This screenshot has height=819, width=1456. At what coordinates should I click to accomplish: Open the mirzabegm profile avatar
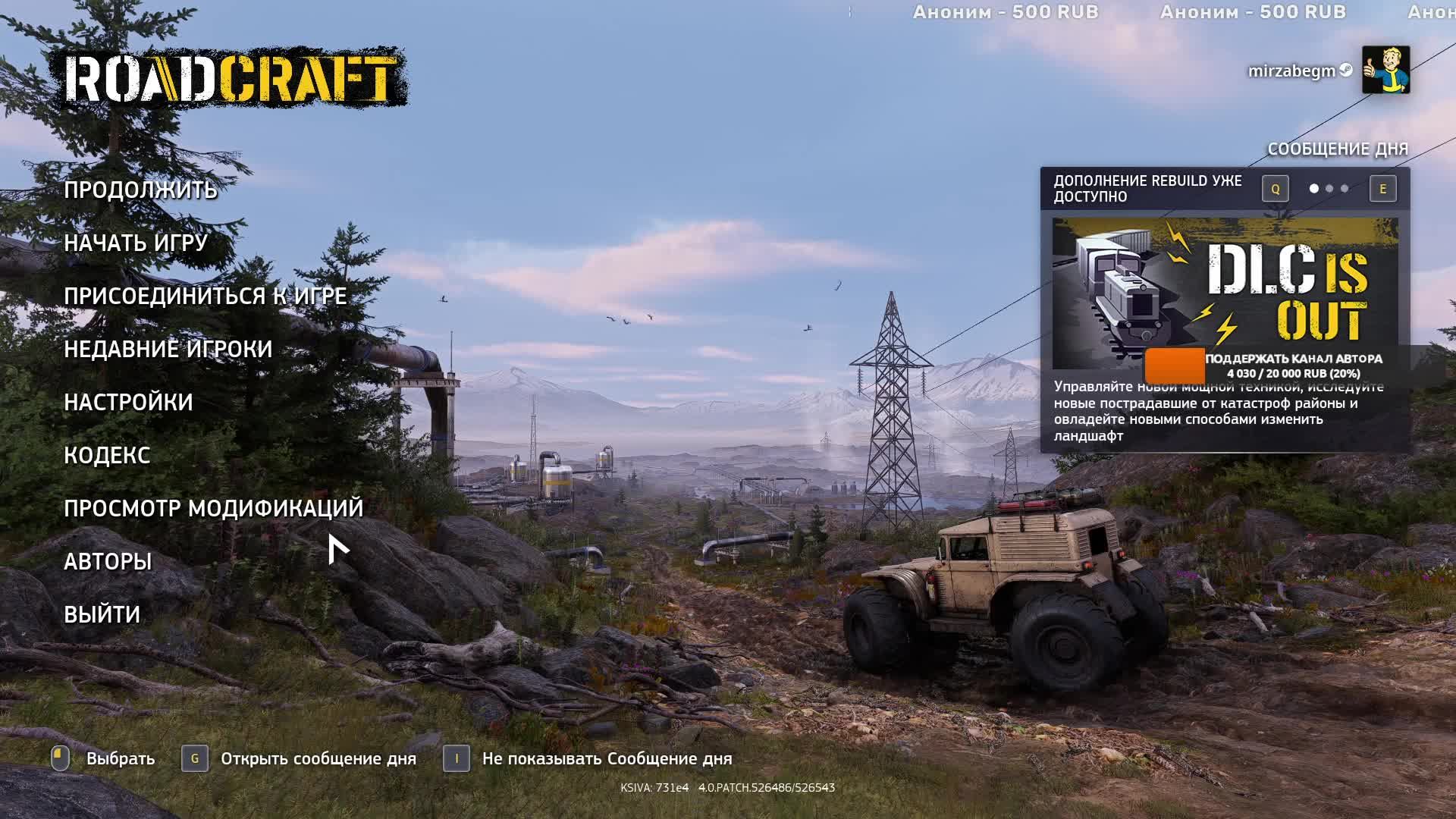click(1385, 70)
